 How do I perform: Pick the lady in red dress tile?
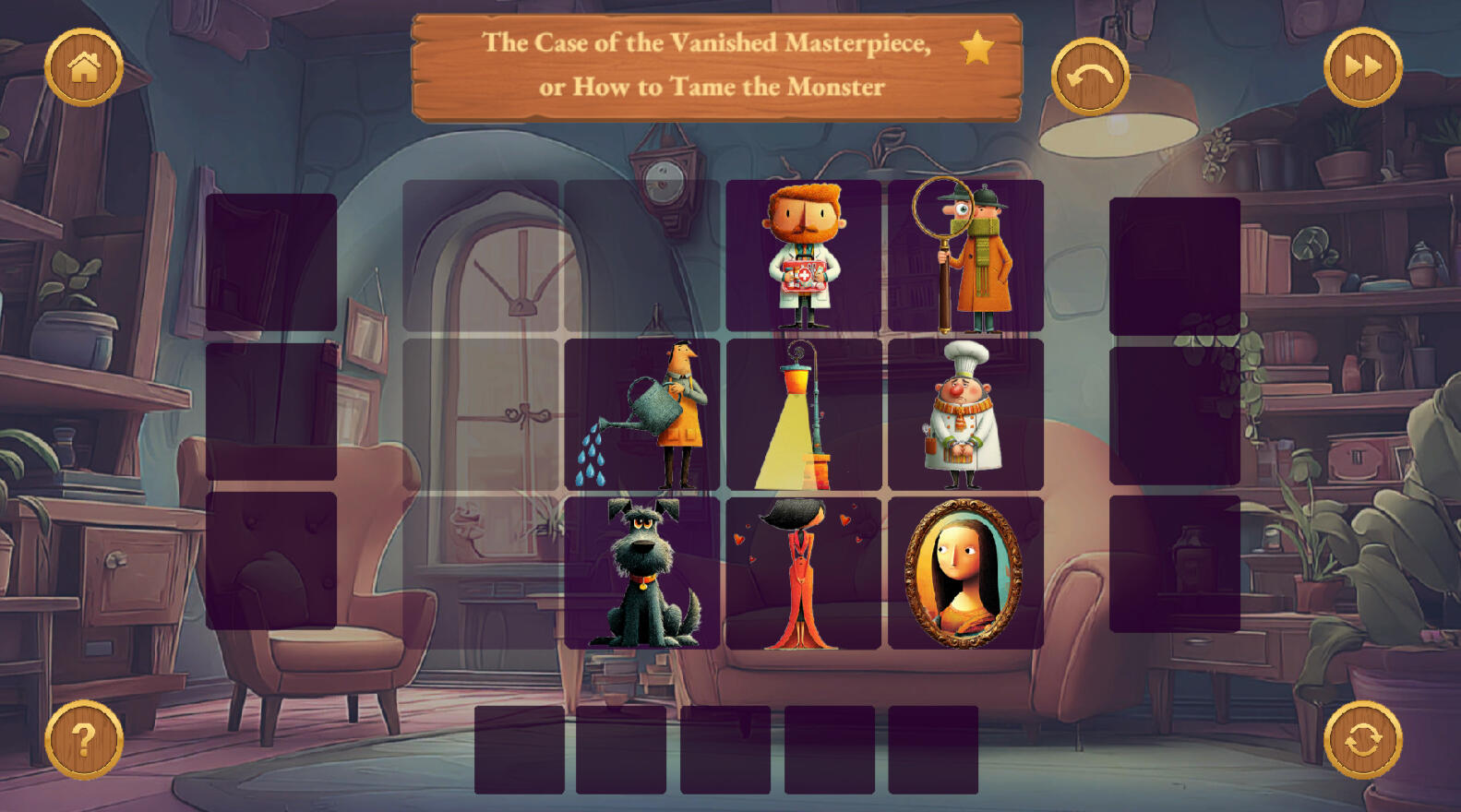(803, 573)
